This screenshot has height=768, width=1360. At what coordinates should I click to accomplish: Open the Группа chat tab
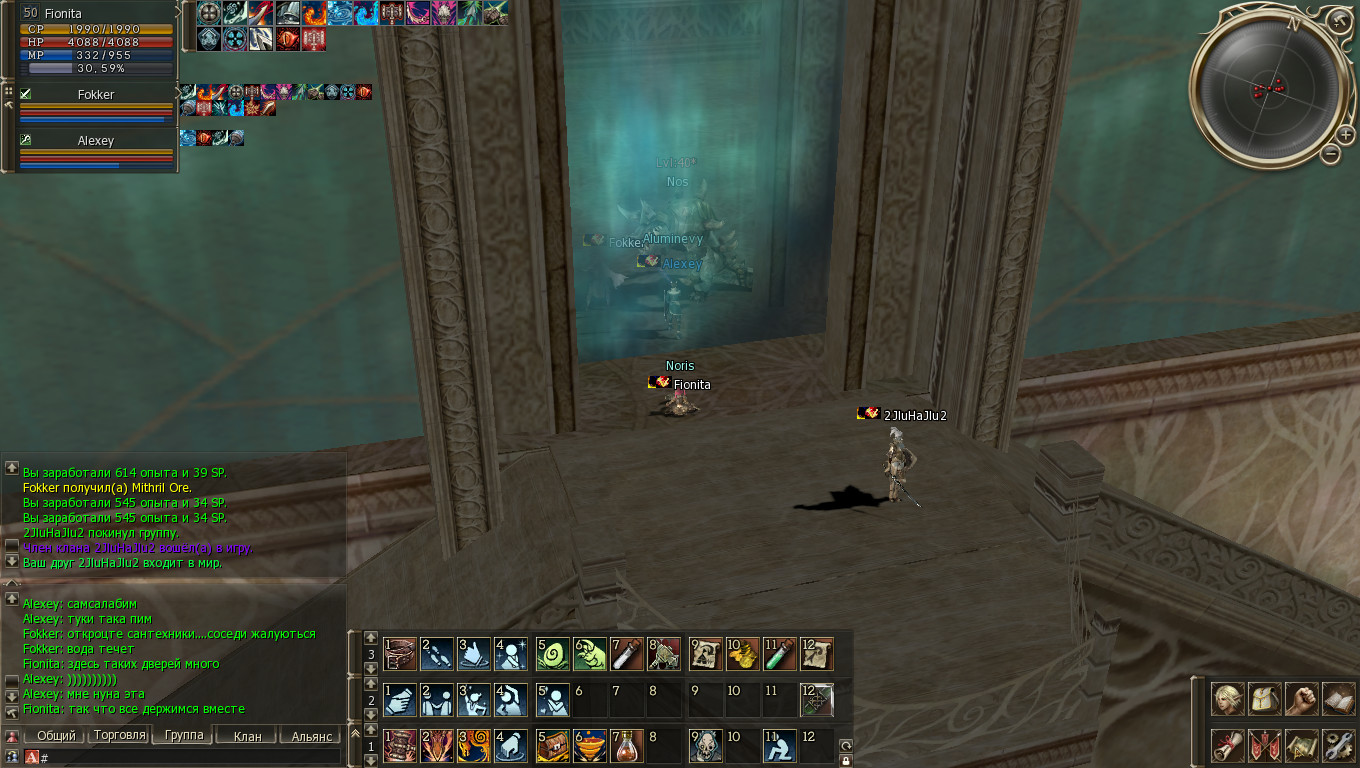click(x=183, y=736)
